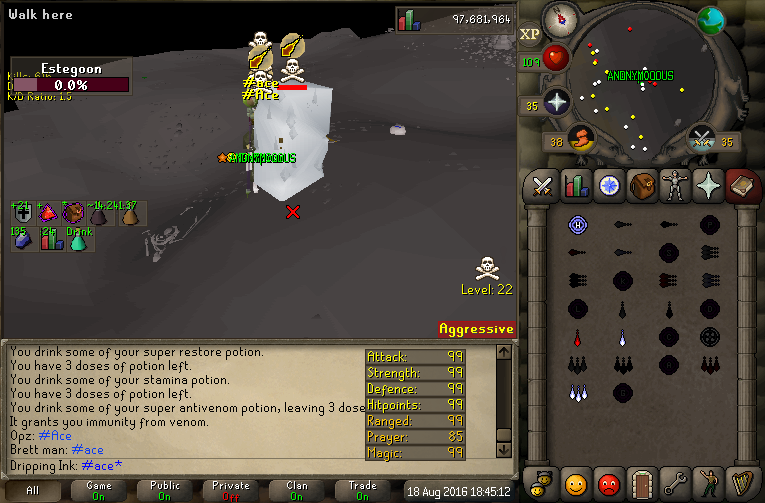Click the compass to face north
Viewport: 765px width, 503px height.
click(559, 19)
